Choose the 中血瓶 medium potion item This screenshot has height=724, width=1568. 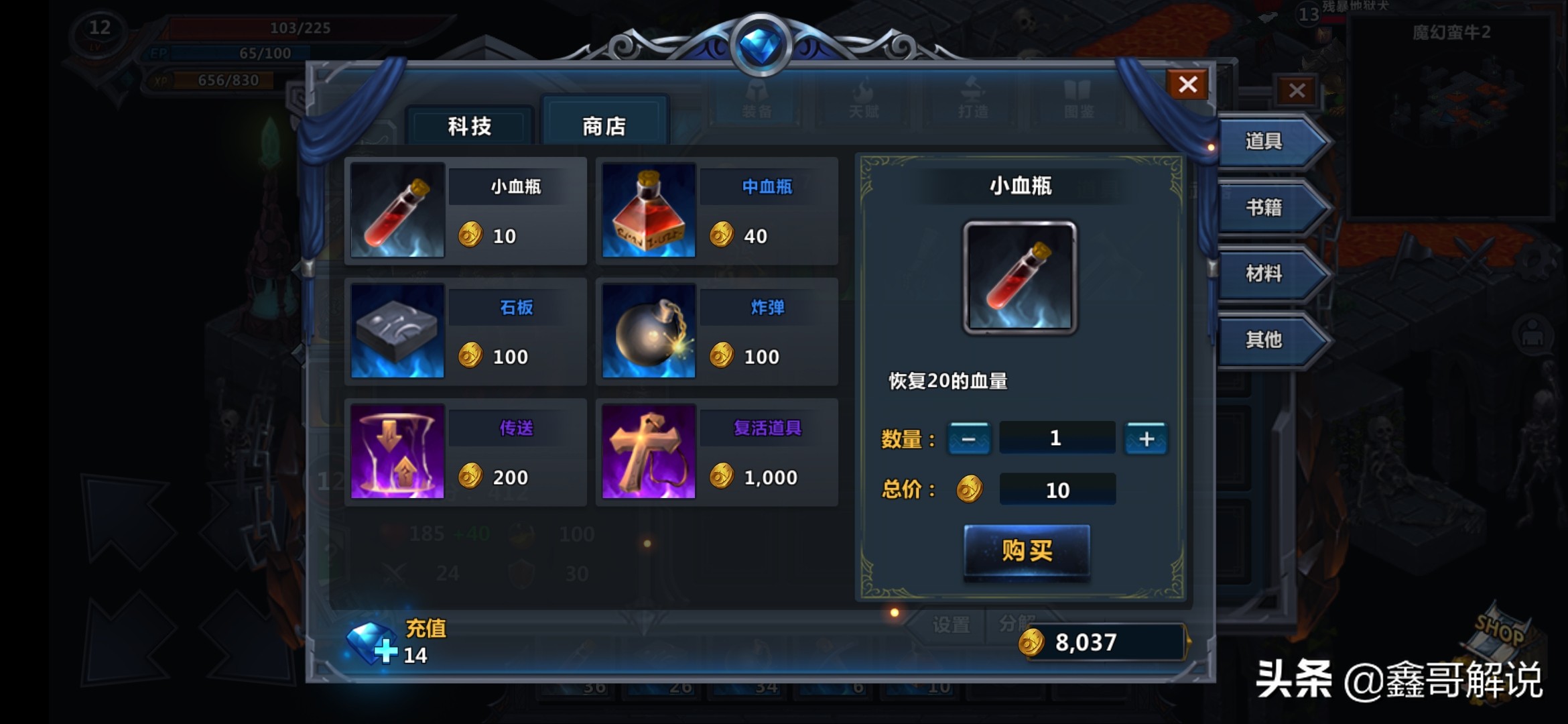[716, 210]
